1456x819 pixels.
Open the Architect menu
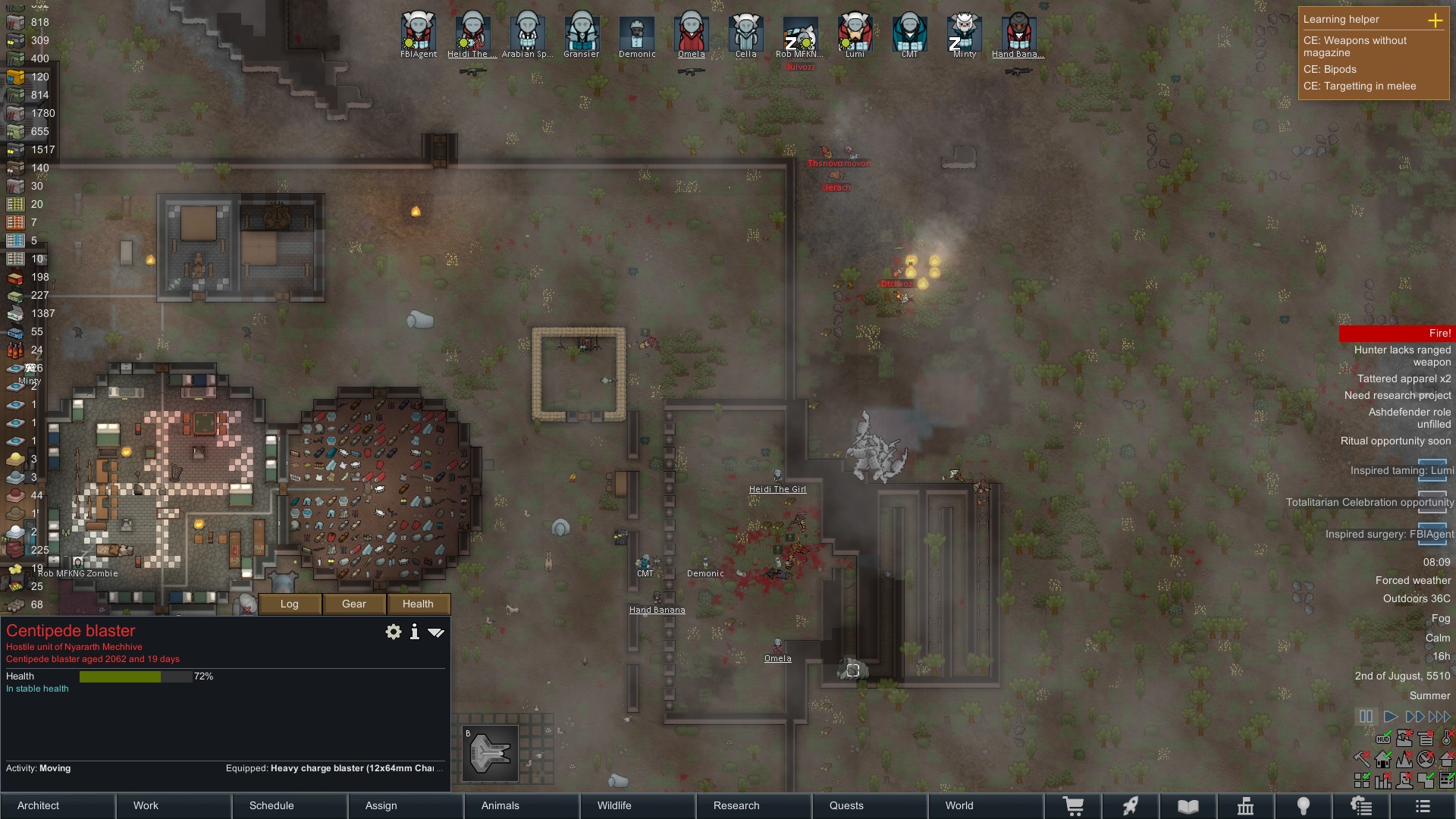point(58,805)
